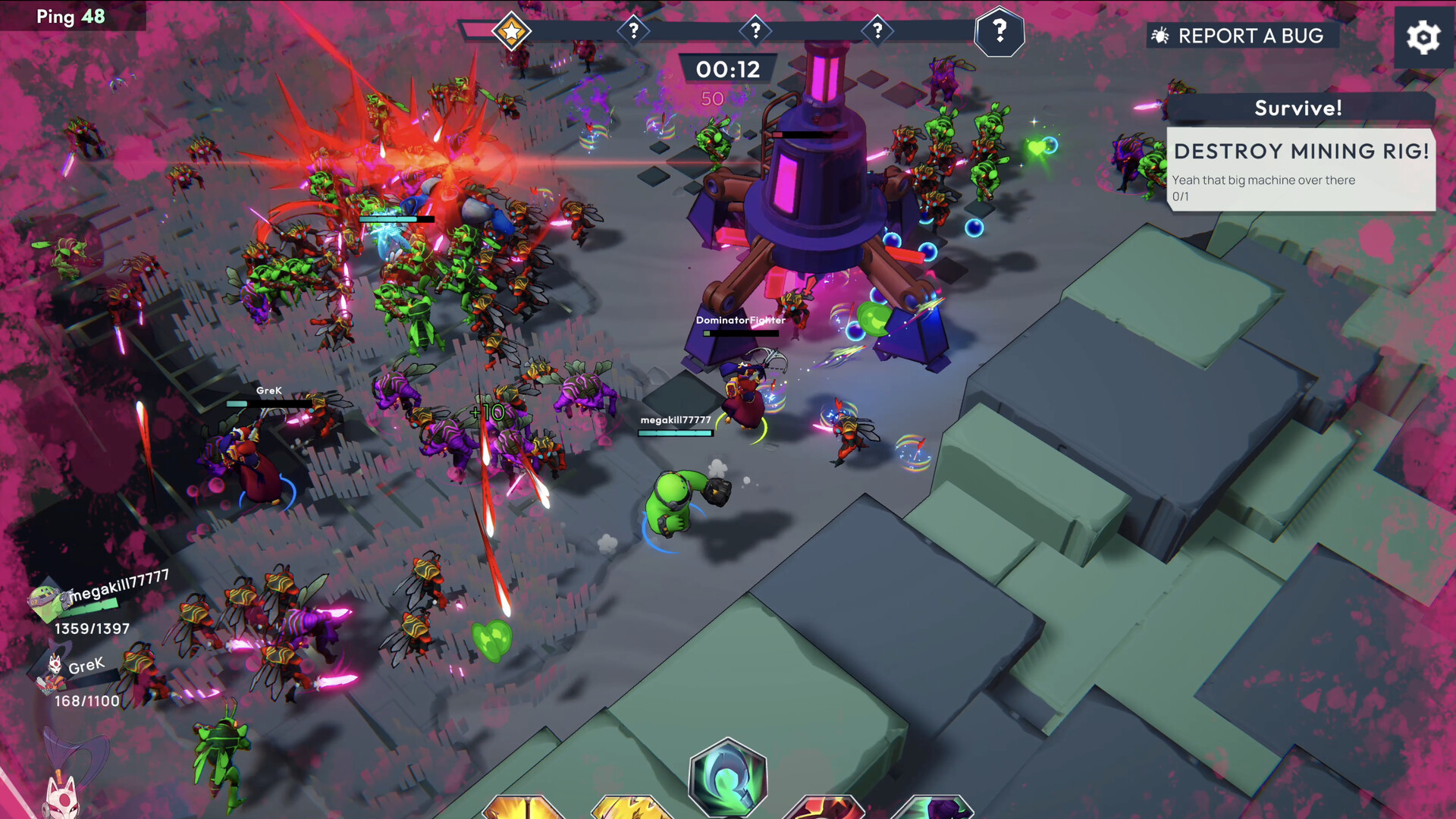The image size is (1456, 819).
Task: Activate the red swirl ability icon
Action: [x=825, y=808]
